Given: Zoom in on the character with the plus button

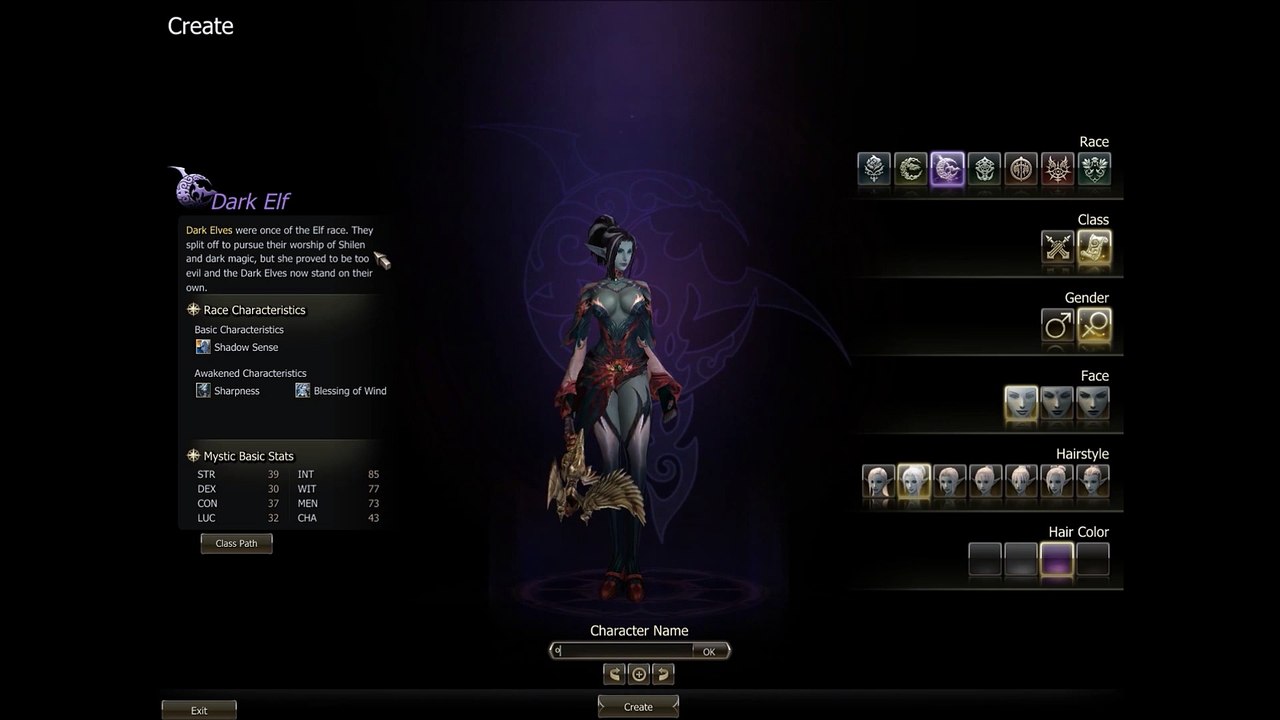Looking at the screenshot, I should 639,674.
